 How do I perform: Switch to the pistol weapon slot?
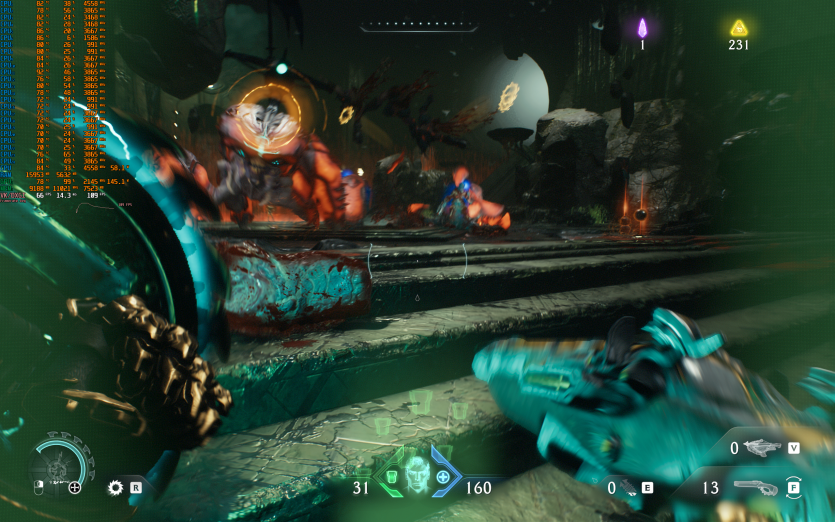click(756, 488)
